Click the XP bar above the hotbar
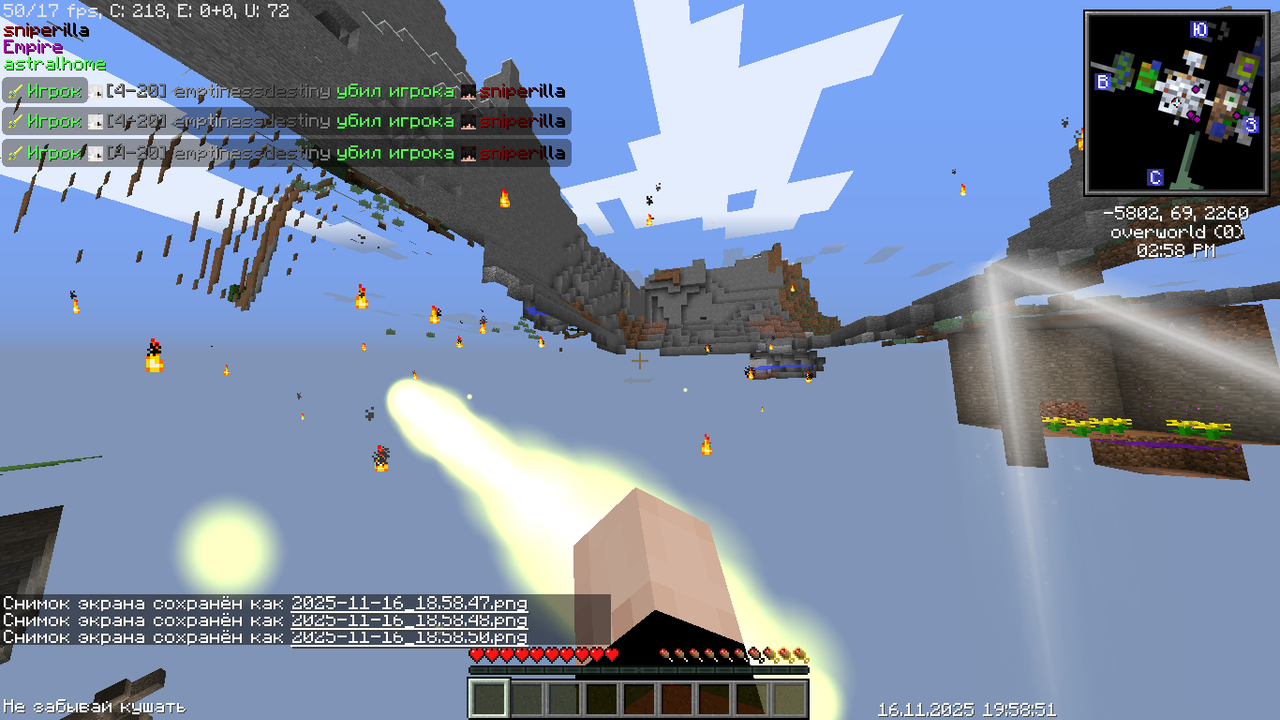1280x720 pixels. point(637,671)
